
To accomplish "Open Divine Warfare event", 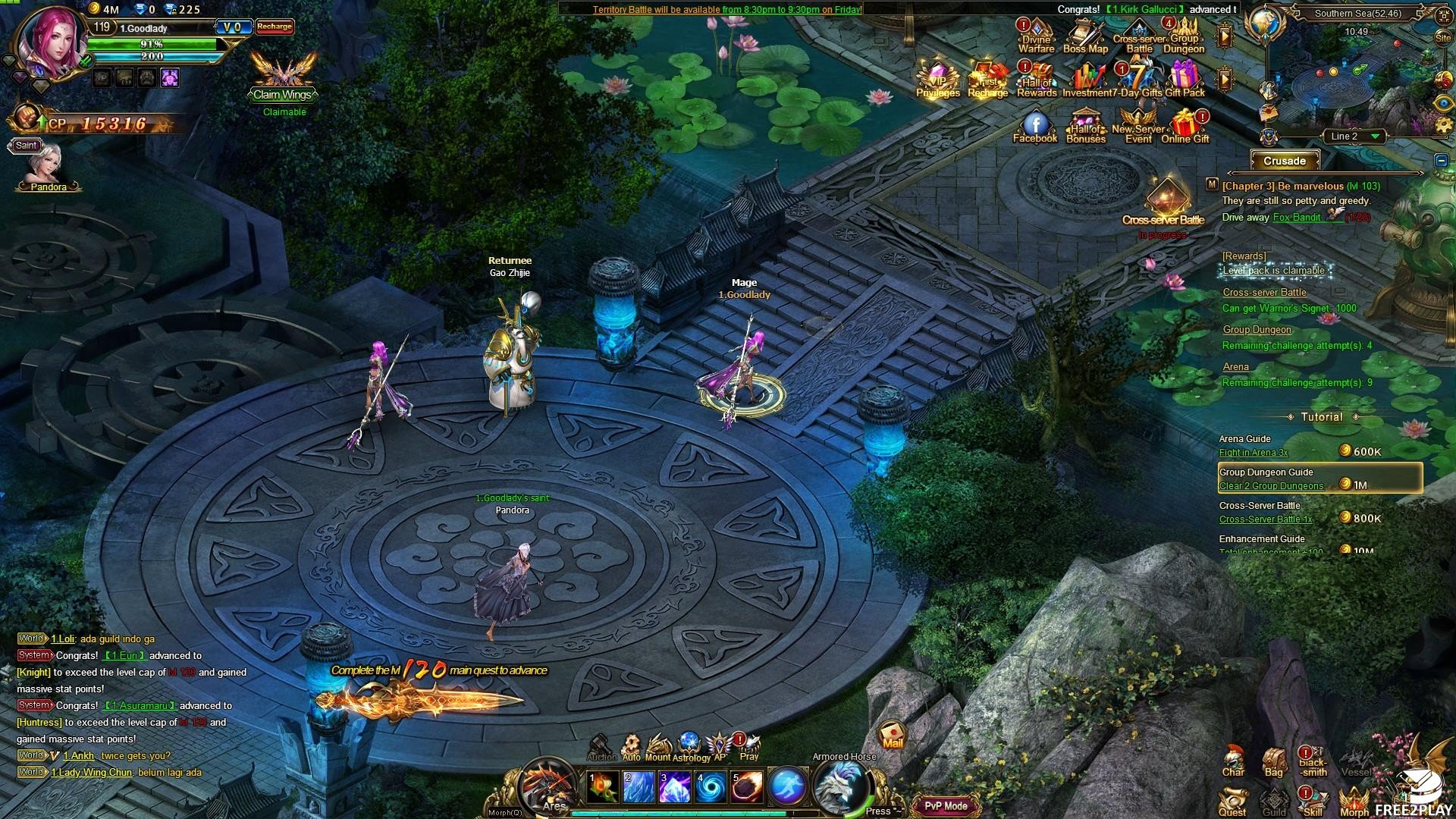I will [1036, 36].
